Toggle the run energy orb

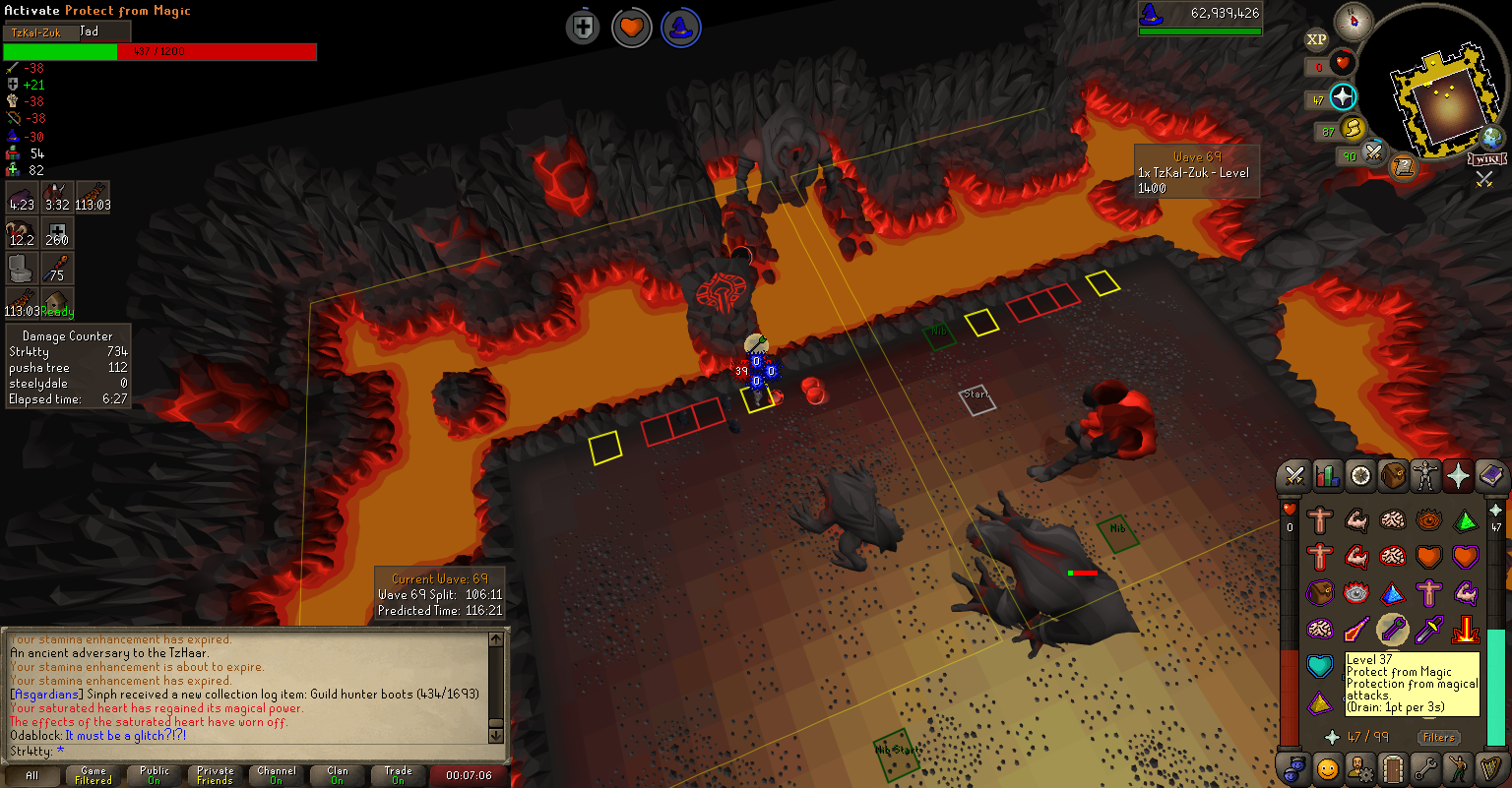(1352, 127)
